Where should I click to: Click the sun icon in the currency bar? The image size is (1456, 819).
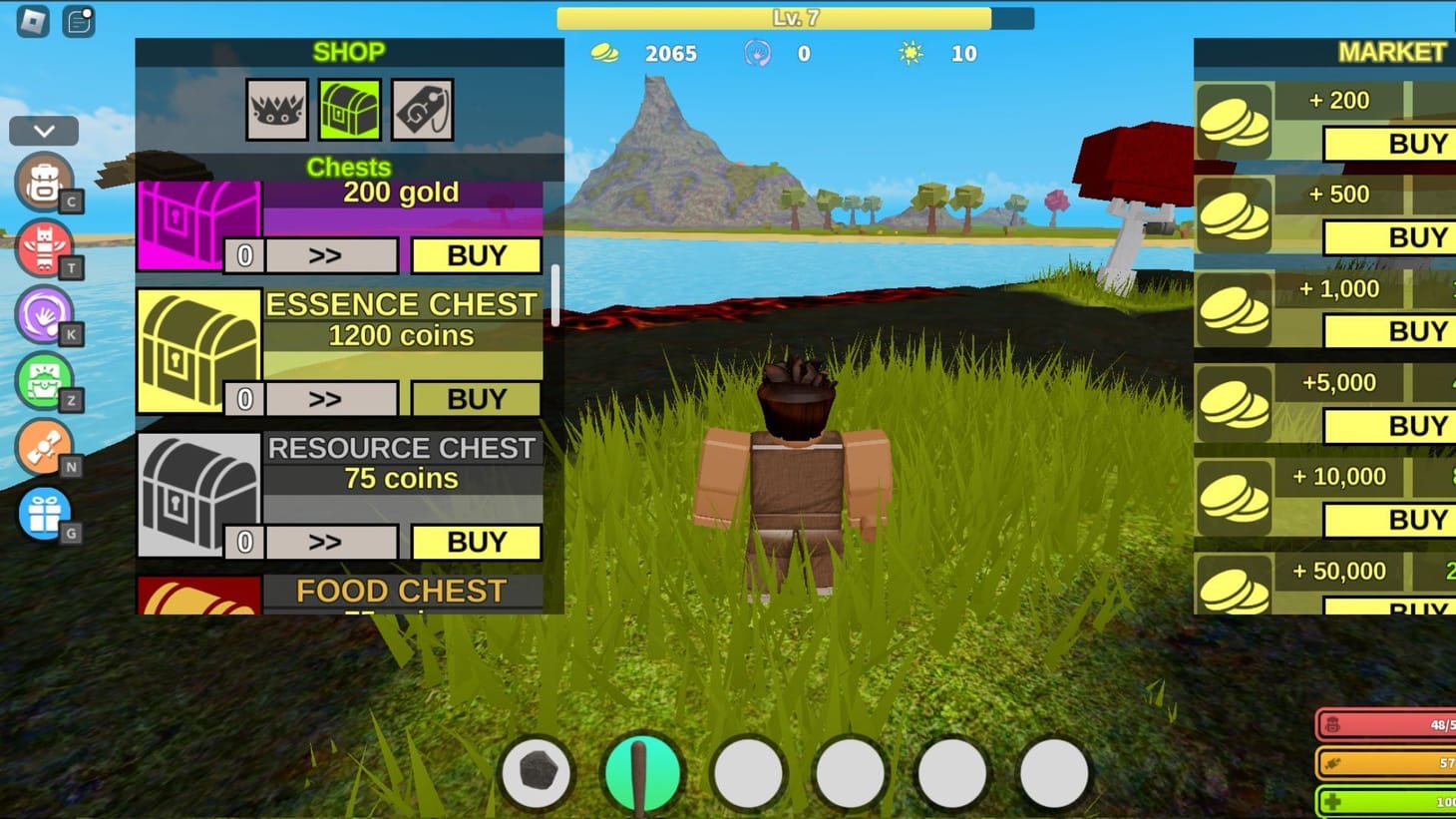[x=909, y=54]
